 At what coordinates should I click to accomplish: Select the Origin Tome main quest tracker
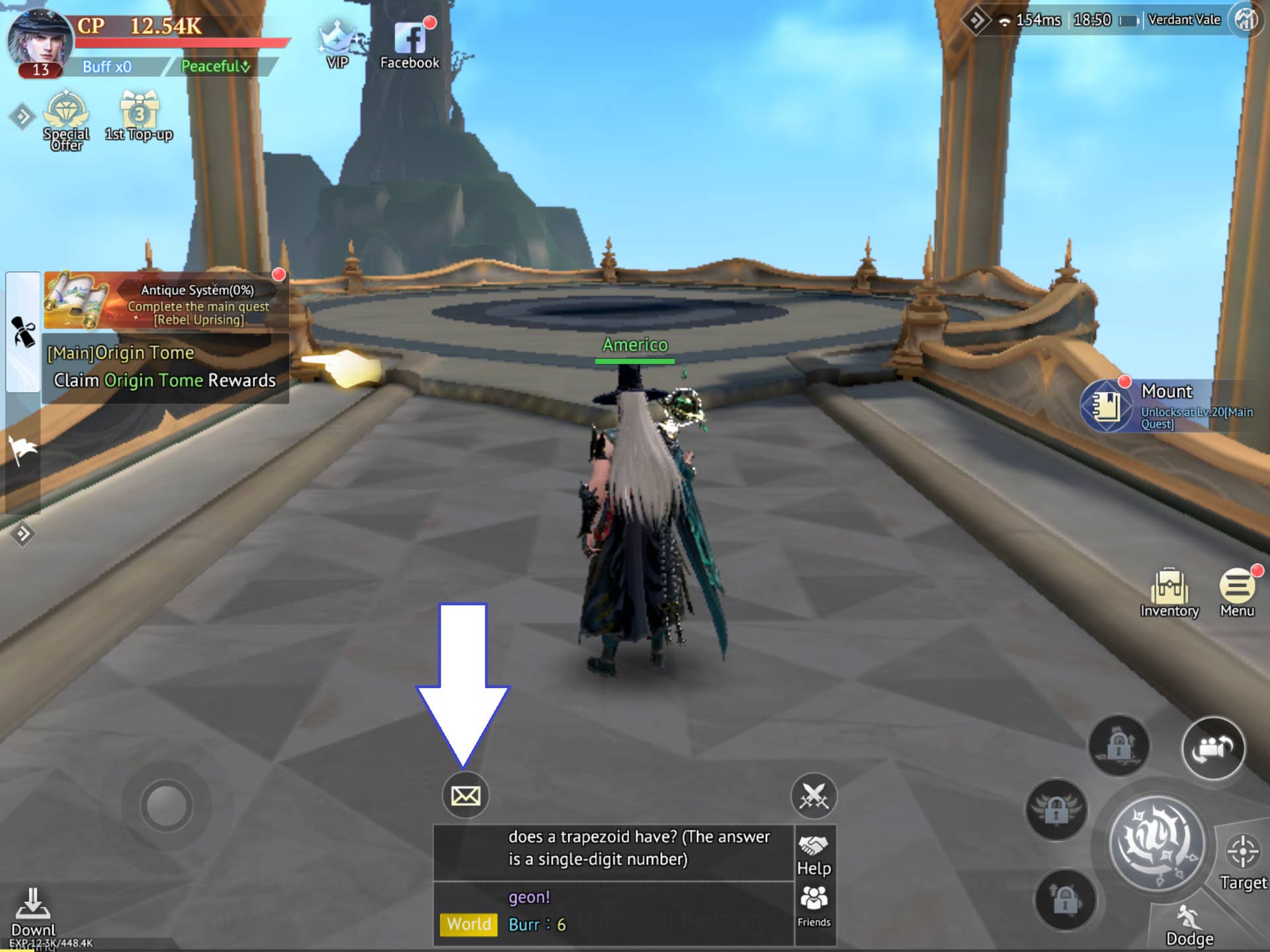point(164,368)
